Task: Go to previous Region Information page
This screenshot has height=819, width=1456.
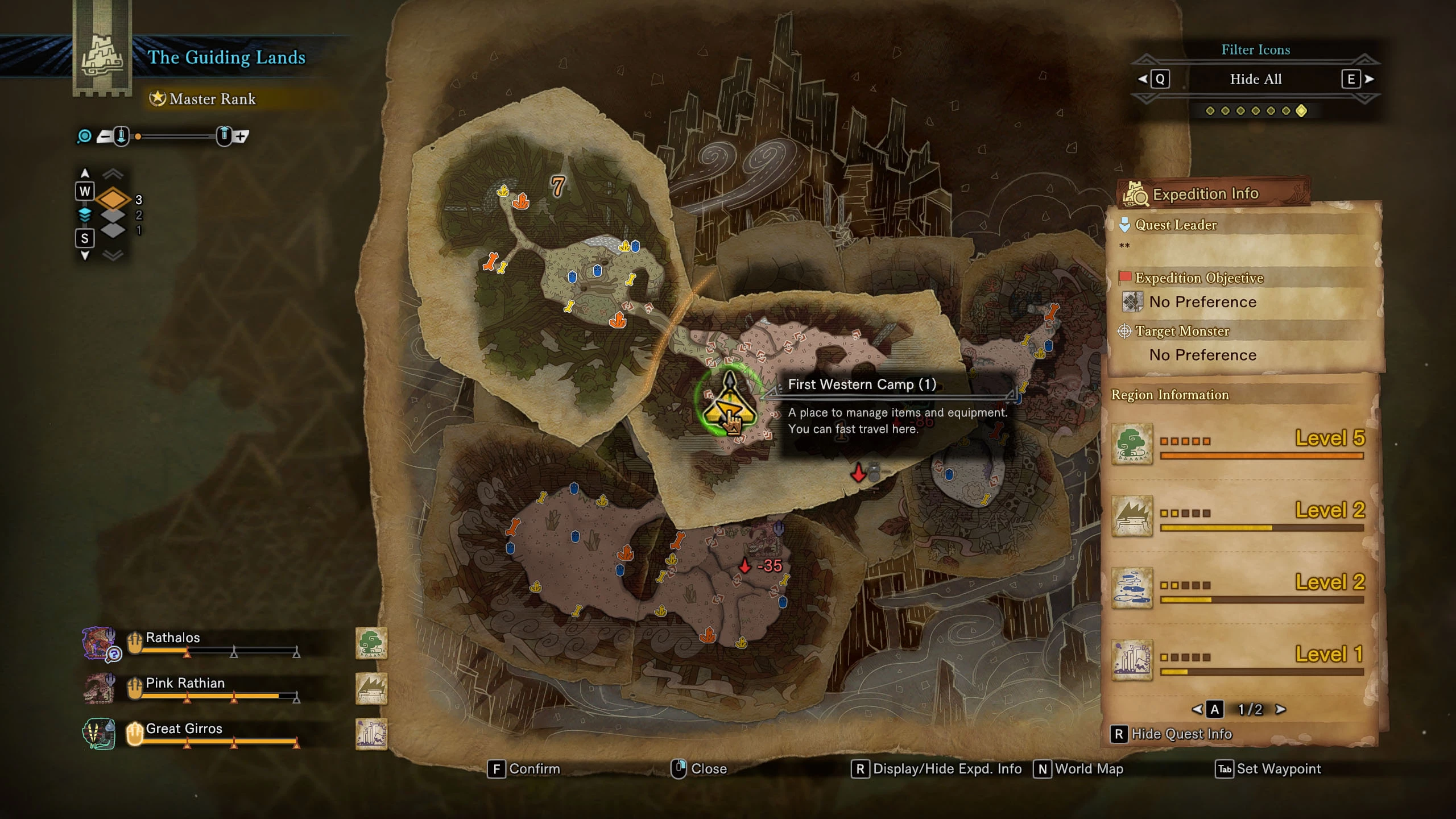Action: (1198, 709)
